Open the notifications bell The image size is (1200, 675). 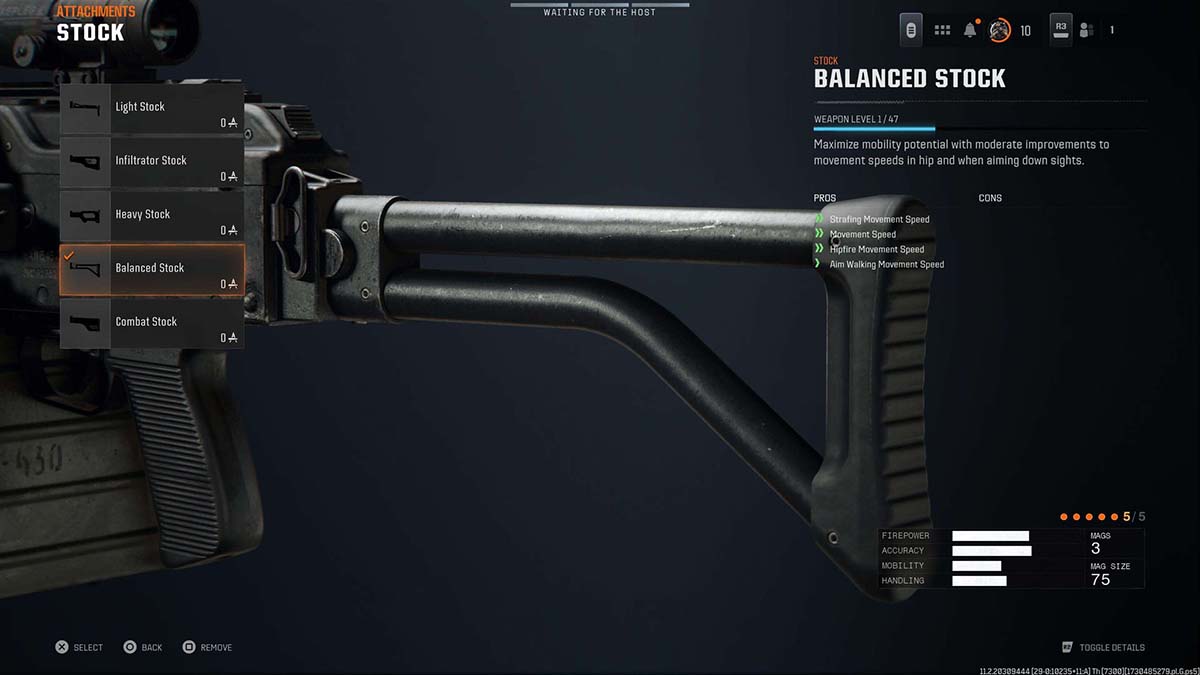970,30
